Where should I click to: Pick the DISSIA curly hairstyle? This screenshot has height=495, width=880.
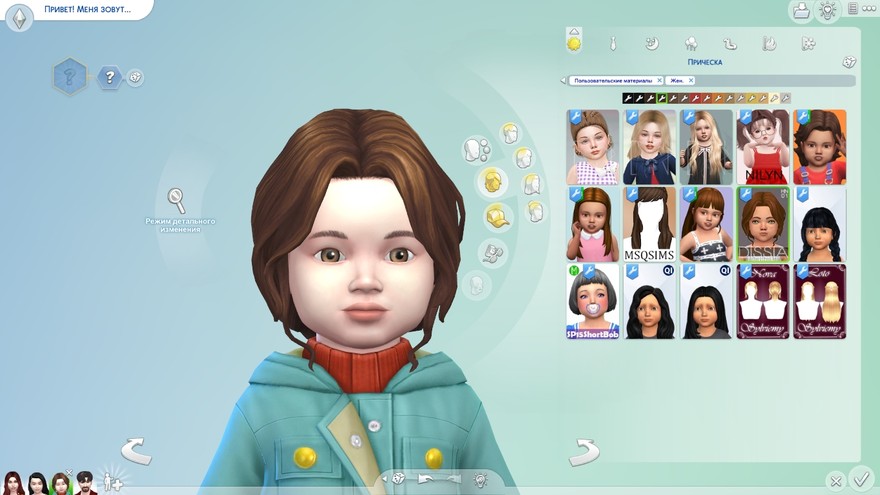762,224
